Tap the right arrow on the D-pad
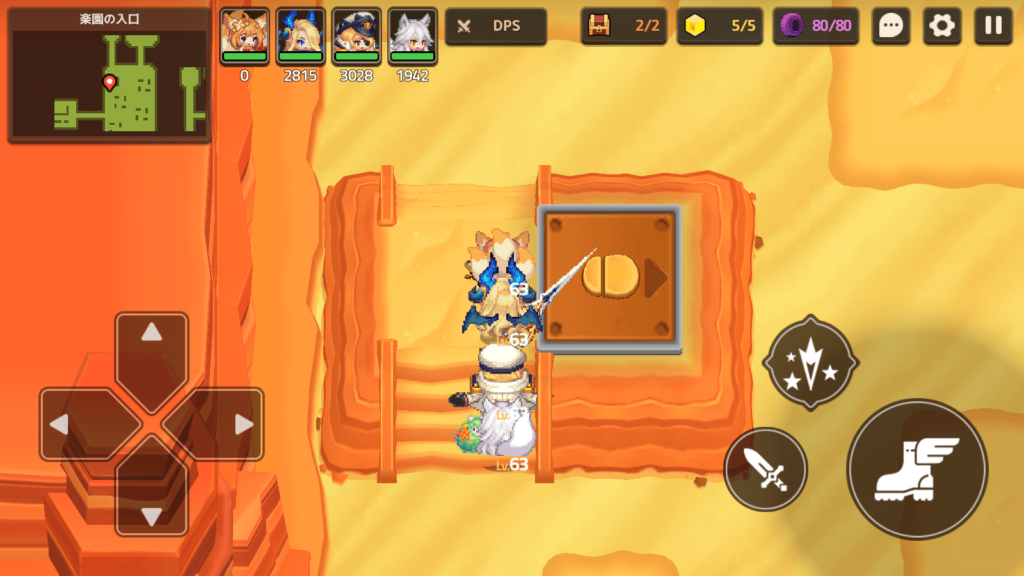Viewport: 1024px width, 576px height. pos(228,424)
